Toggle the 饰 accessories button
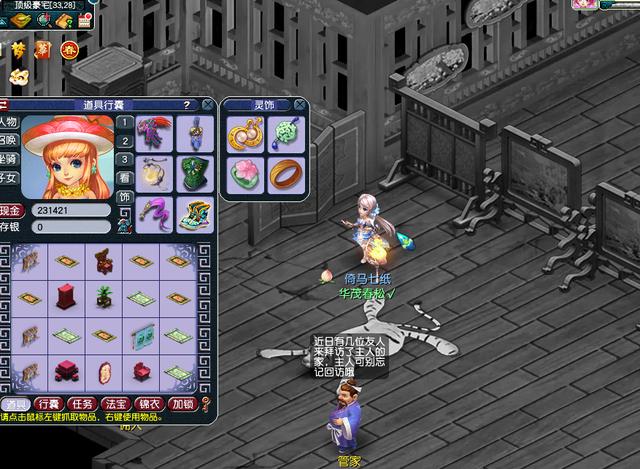 [x=124, y=197]
